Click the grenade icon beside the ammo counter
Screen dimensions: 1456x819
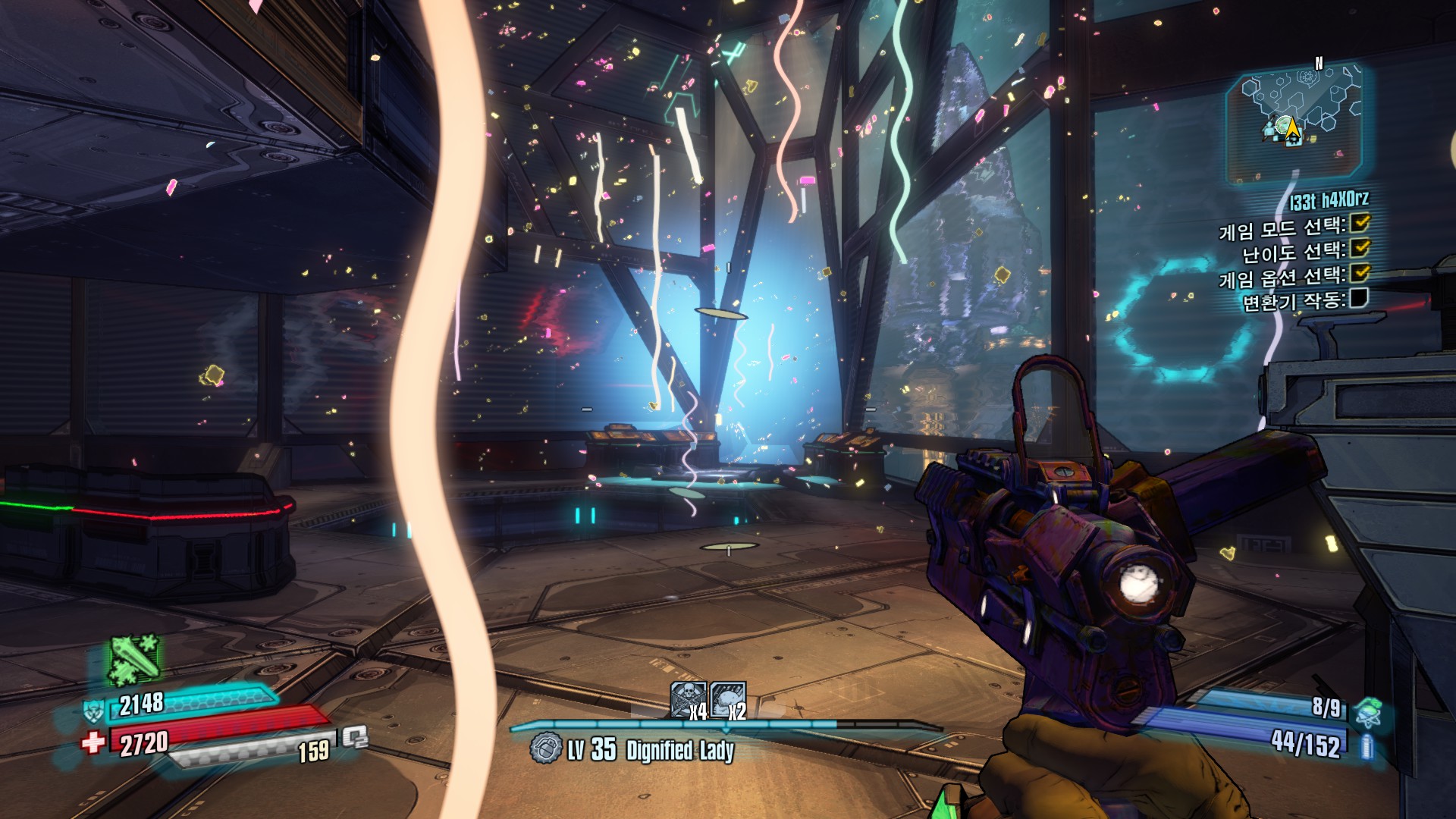coord(1369,711)
